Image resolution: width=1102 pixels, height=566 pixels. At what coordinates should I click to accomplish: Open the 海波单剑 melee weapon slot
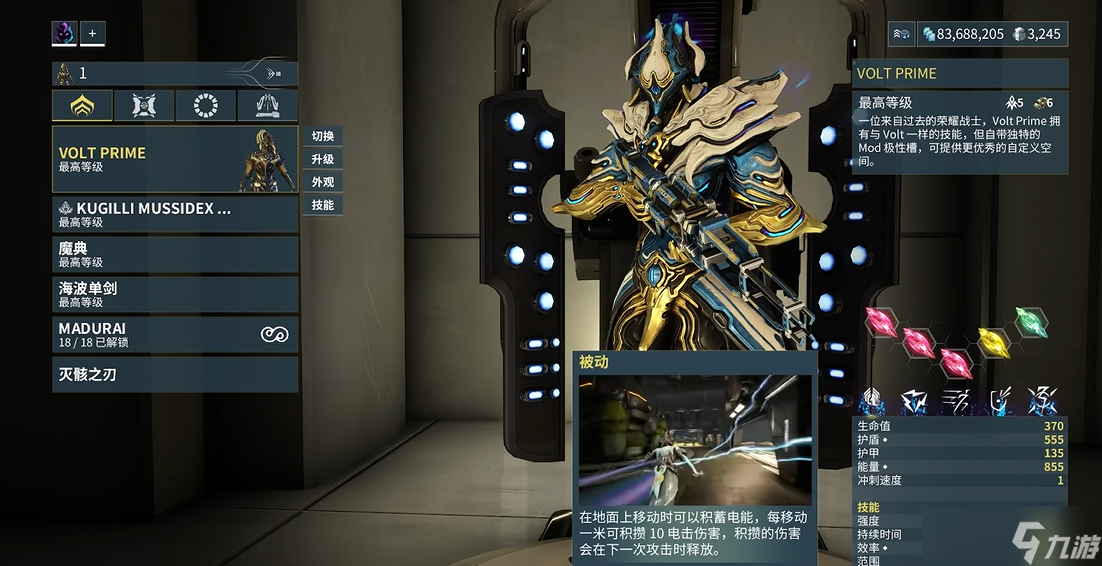[x=175, y=294]
